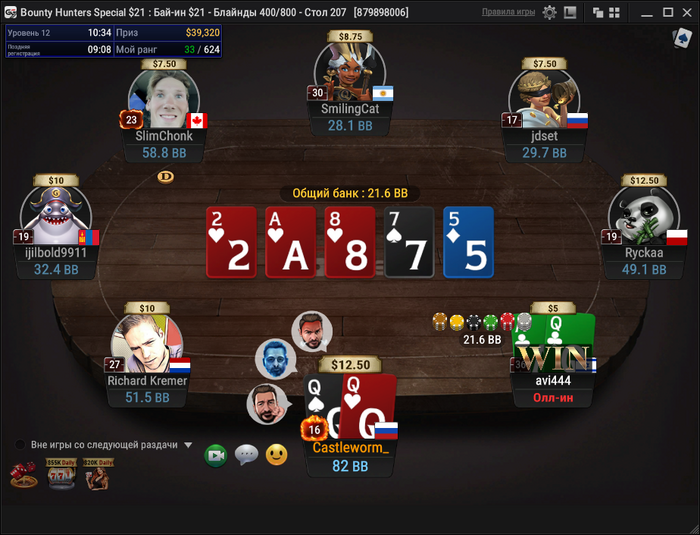Screen dimensions: 700x535
Task: Click the spade card icon in the corner
Action: click(683, 38)
